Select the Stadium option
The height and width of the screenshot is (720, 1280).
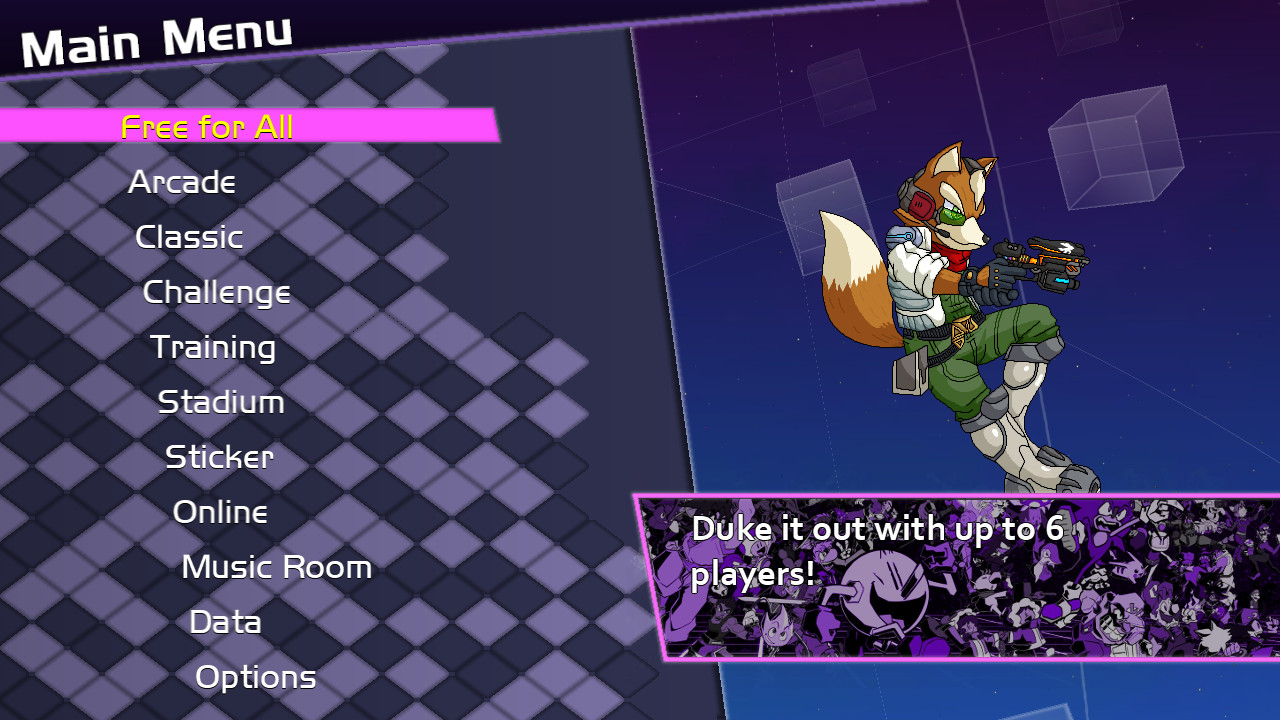(x=220, y=402)
